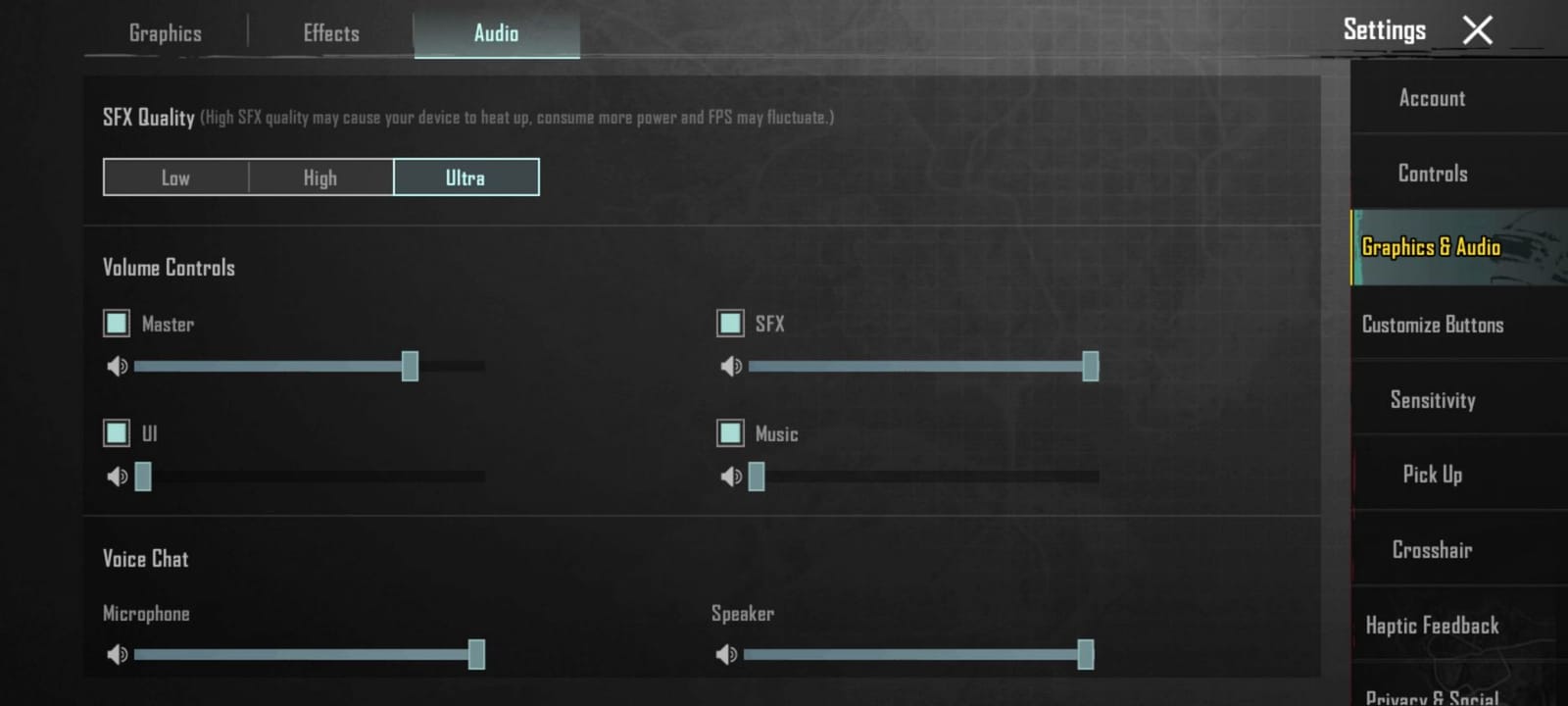Screen dimensions: 1568x706
Task: Switch to the Effects tab
Action: tap(329, 32)
